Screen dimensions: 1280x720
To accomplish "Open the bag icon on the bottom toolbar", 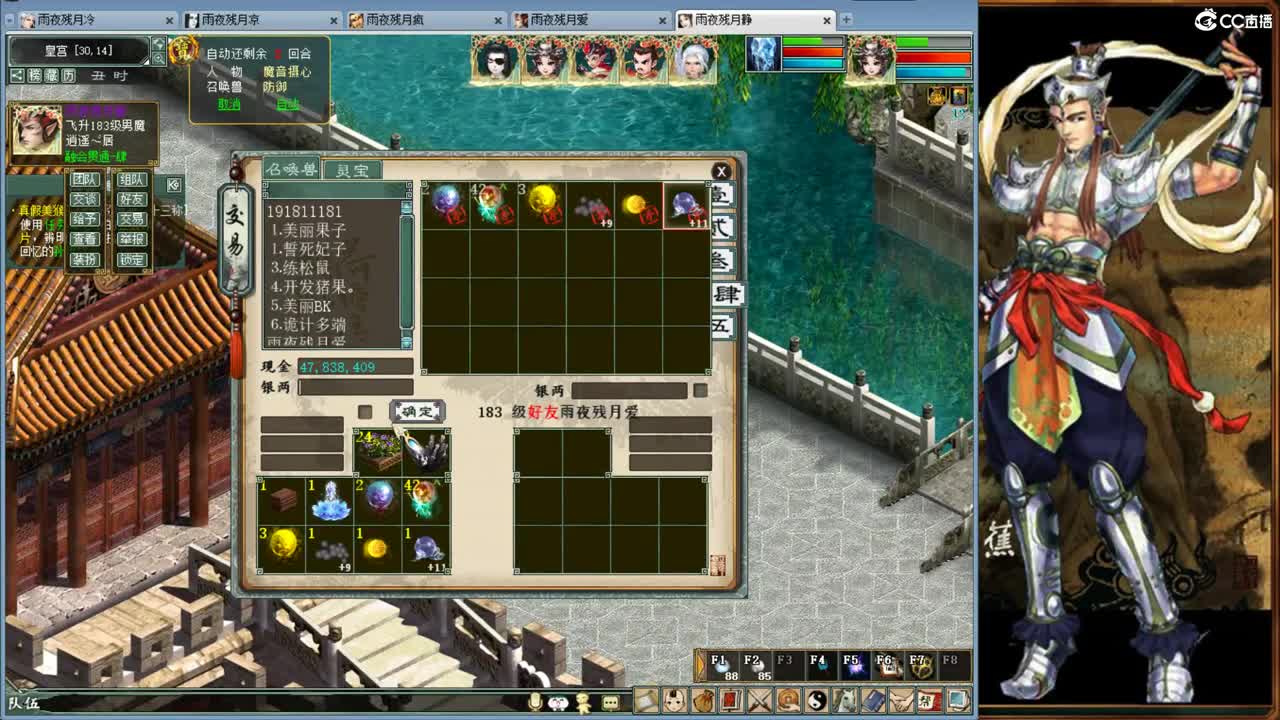I will point(705,701).
